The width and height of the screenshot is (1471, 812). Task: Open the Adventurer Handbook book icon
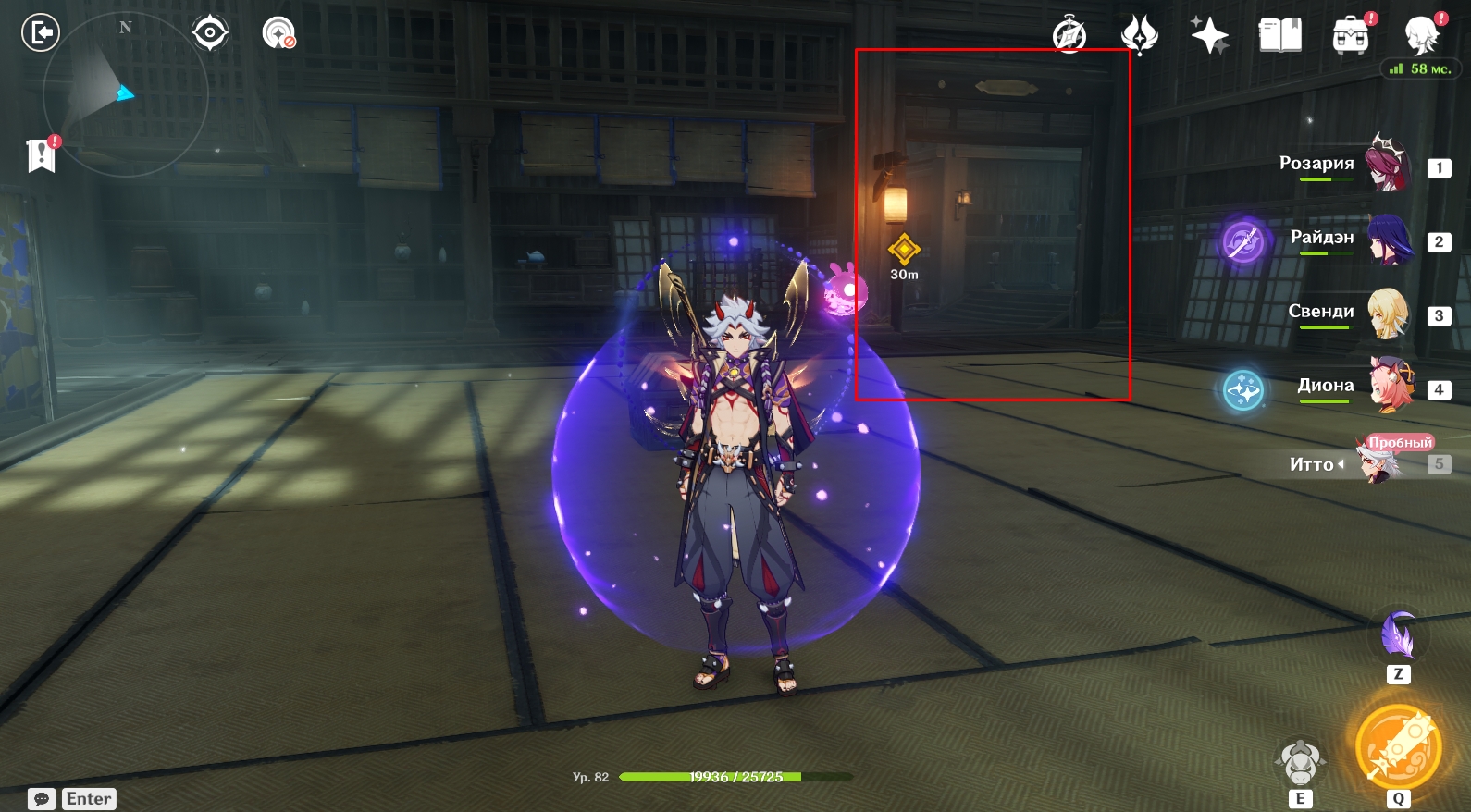(x=1279, y=35)
